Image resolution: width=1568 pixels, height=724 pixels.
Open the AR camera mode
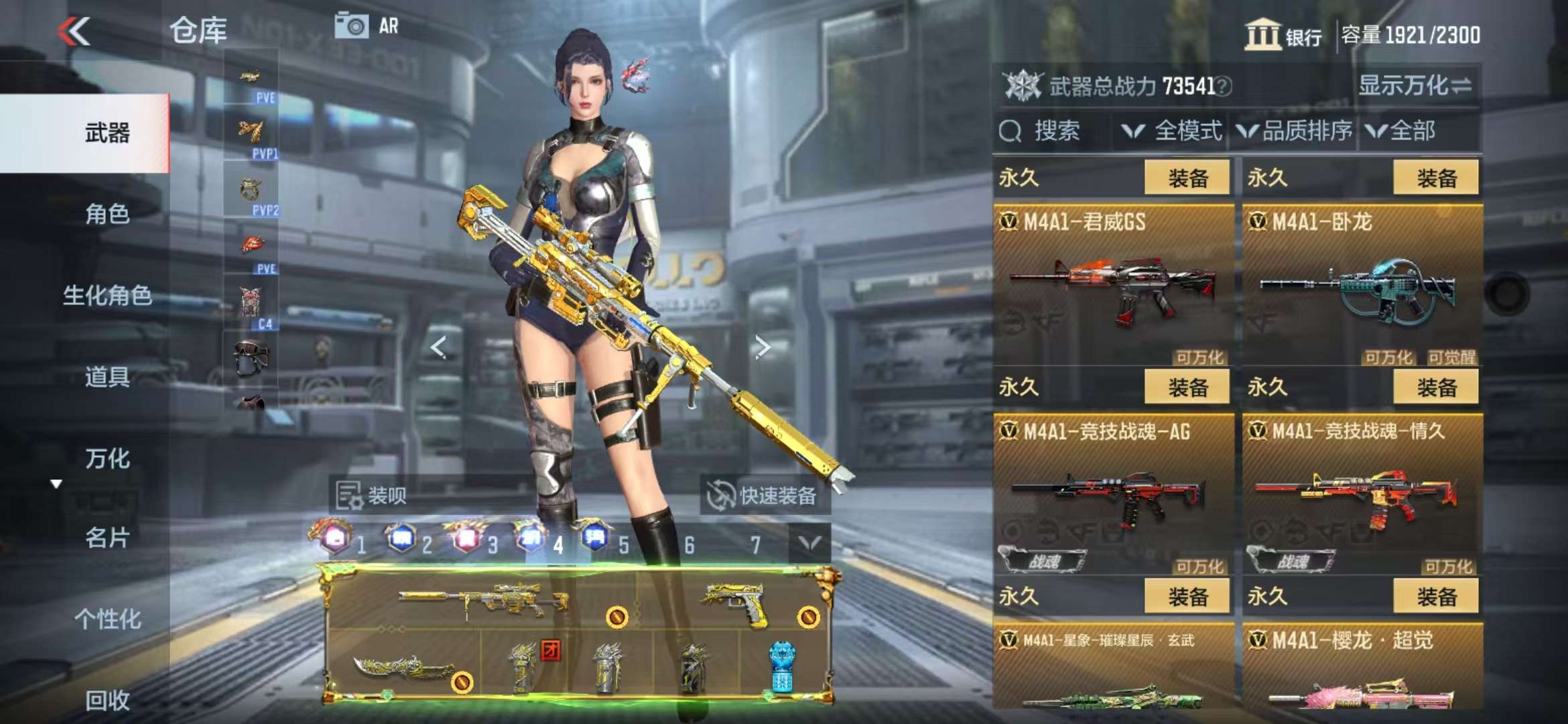(x=367, y=26)
